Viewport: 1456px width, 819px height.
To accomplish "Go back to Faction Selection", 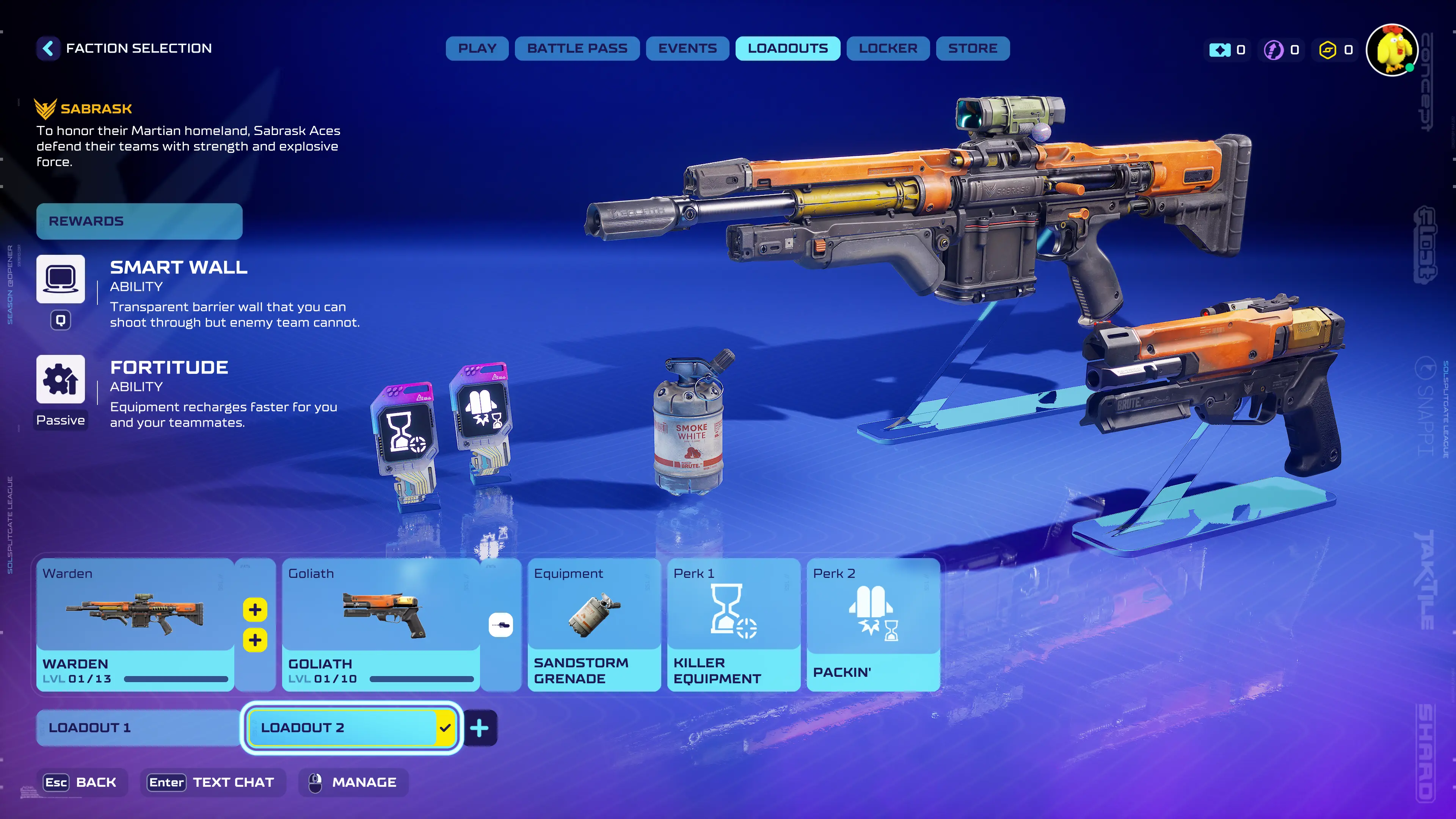I will [49, 49].
